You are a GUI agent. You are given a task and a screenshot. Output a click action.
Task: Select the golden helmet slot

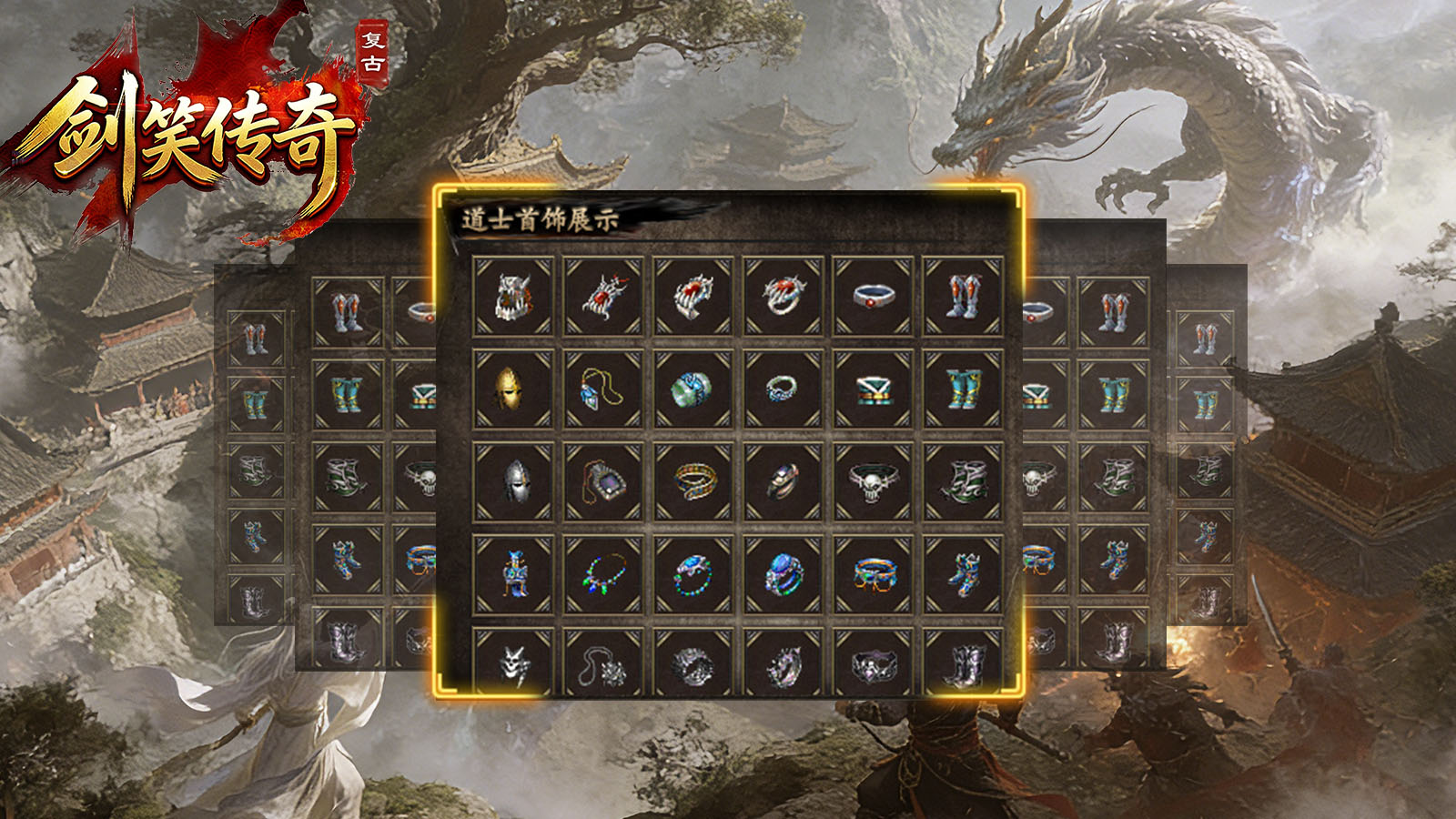pos(512,389)
